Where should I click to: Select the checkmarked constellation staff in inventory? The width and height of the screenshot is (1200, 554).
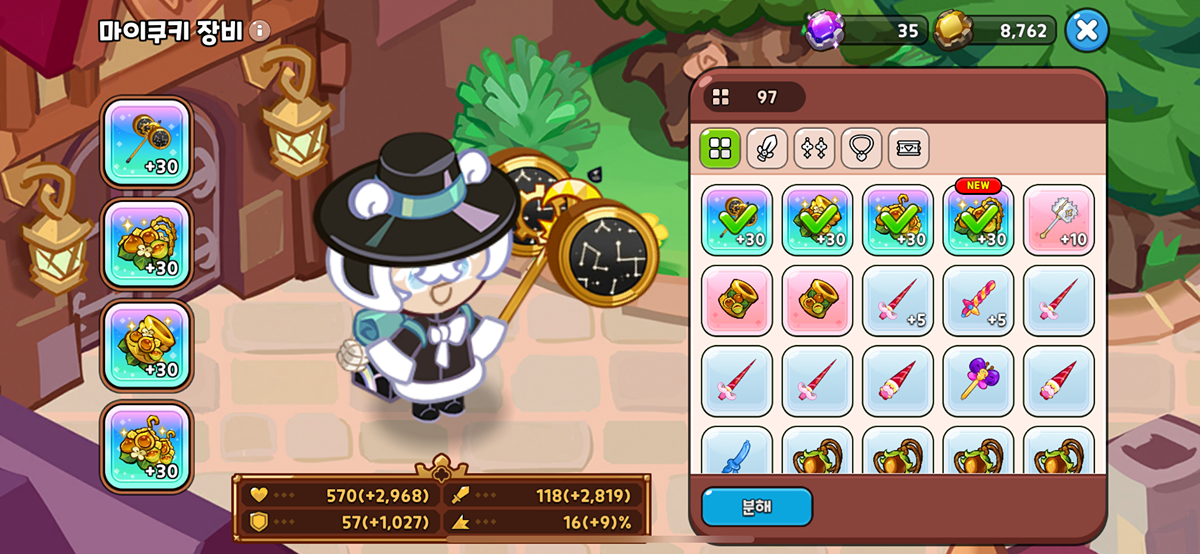tap(737, 220)
